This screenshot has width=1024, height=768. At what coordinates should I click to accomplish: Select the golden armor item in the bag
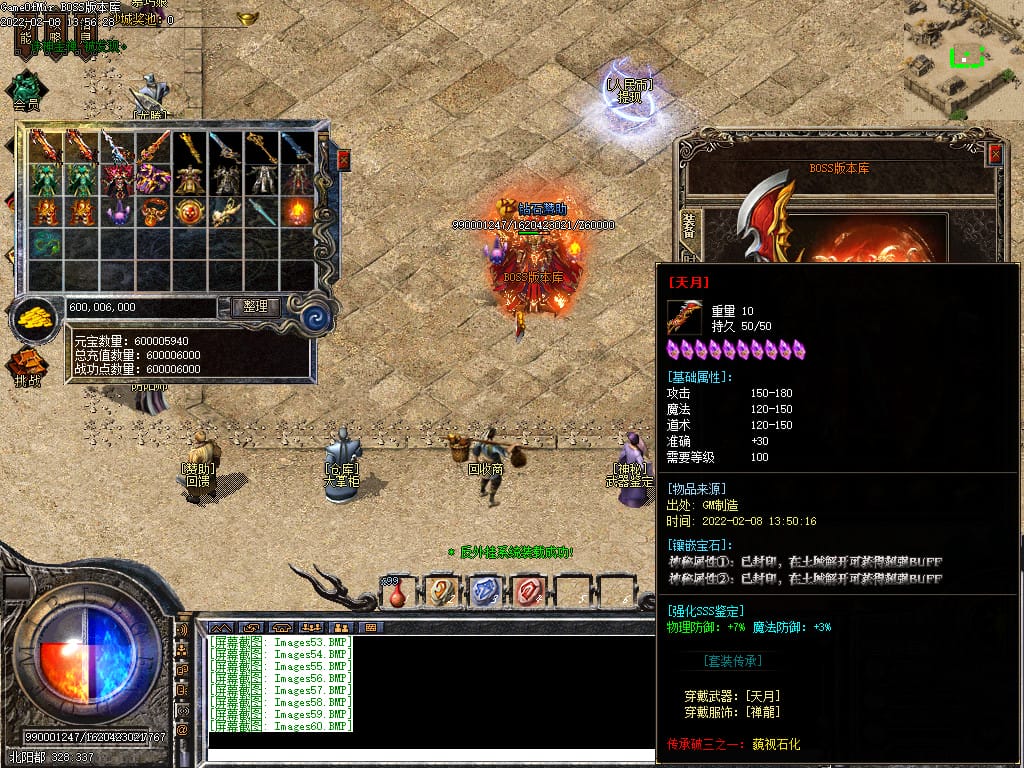(x=189, y=180)
